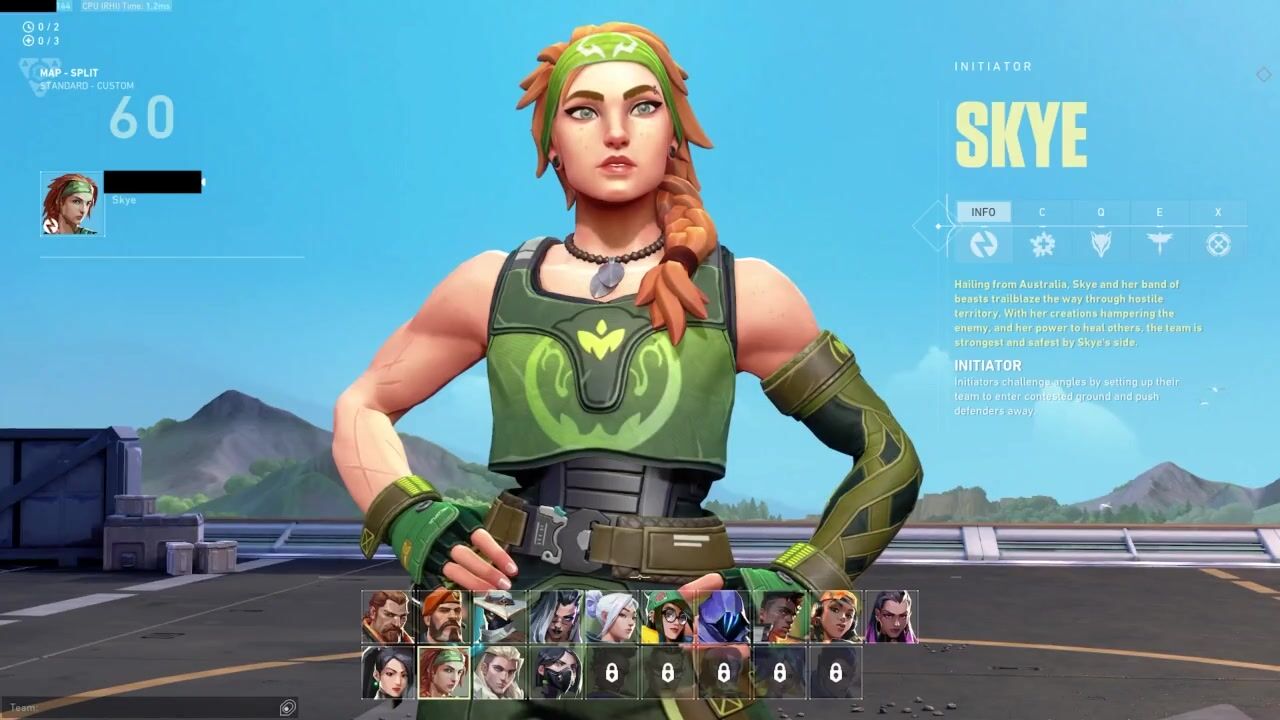Pick the hooded Omen portrait
The height and width of the screenshot is (720, 1280).
pyautogui.click(x=723, y=617)
